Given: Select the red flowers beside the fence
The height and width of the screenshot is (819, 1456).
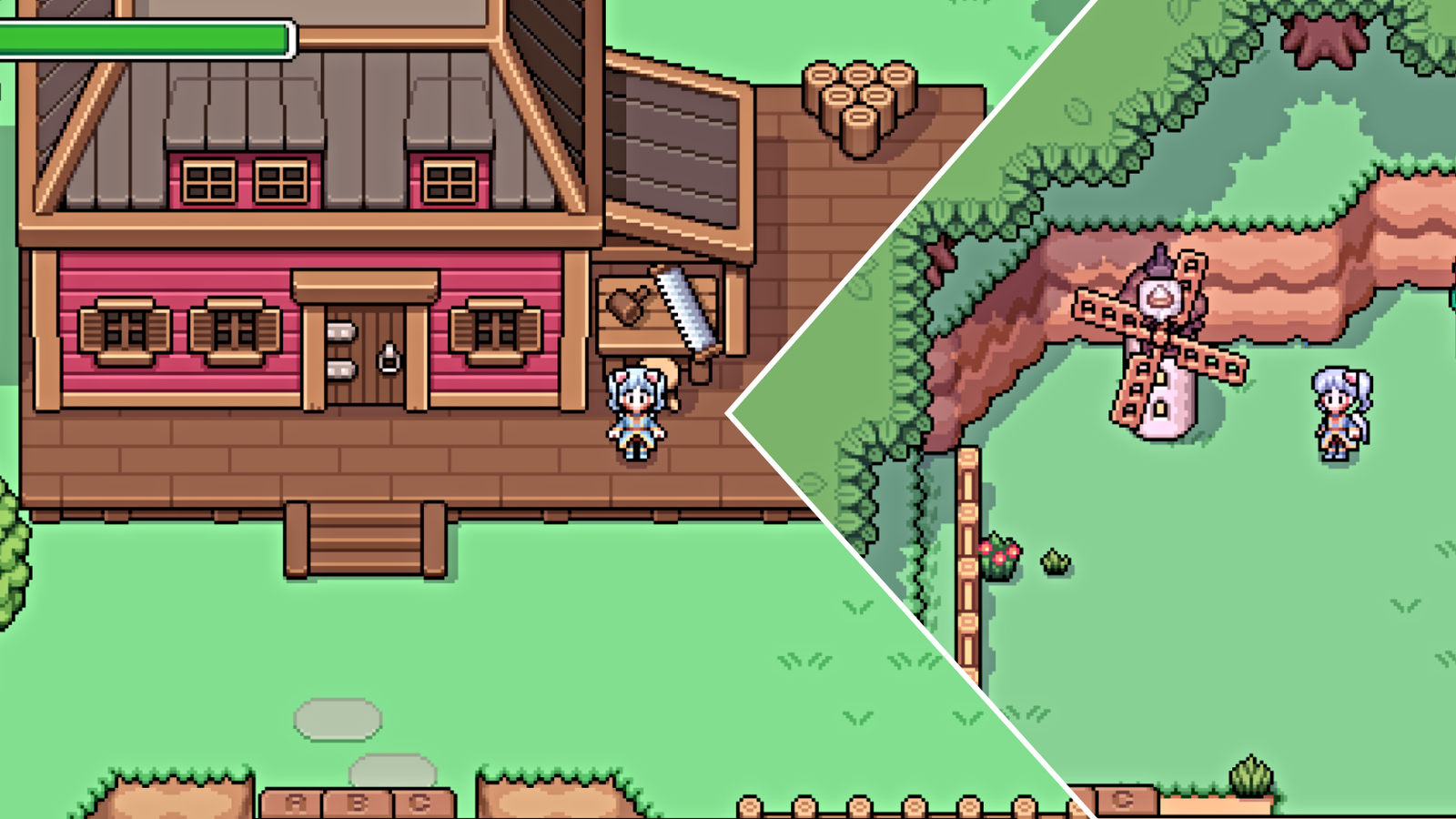Looking at the screenshot, I should pyautogui.click(x=998, y=555).
